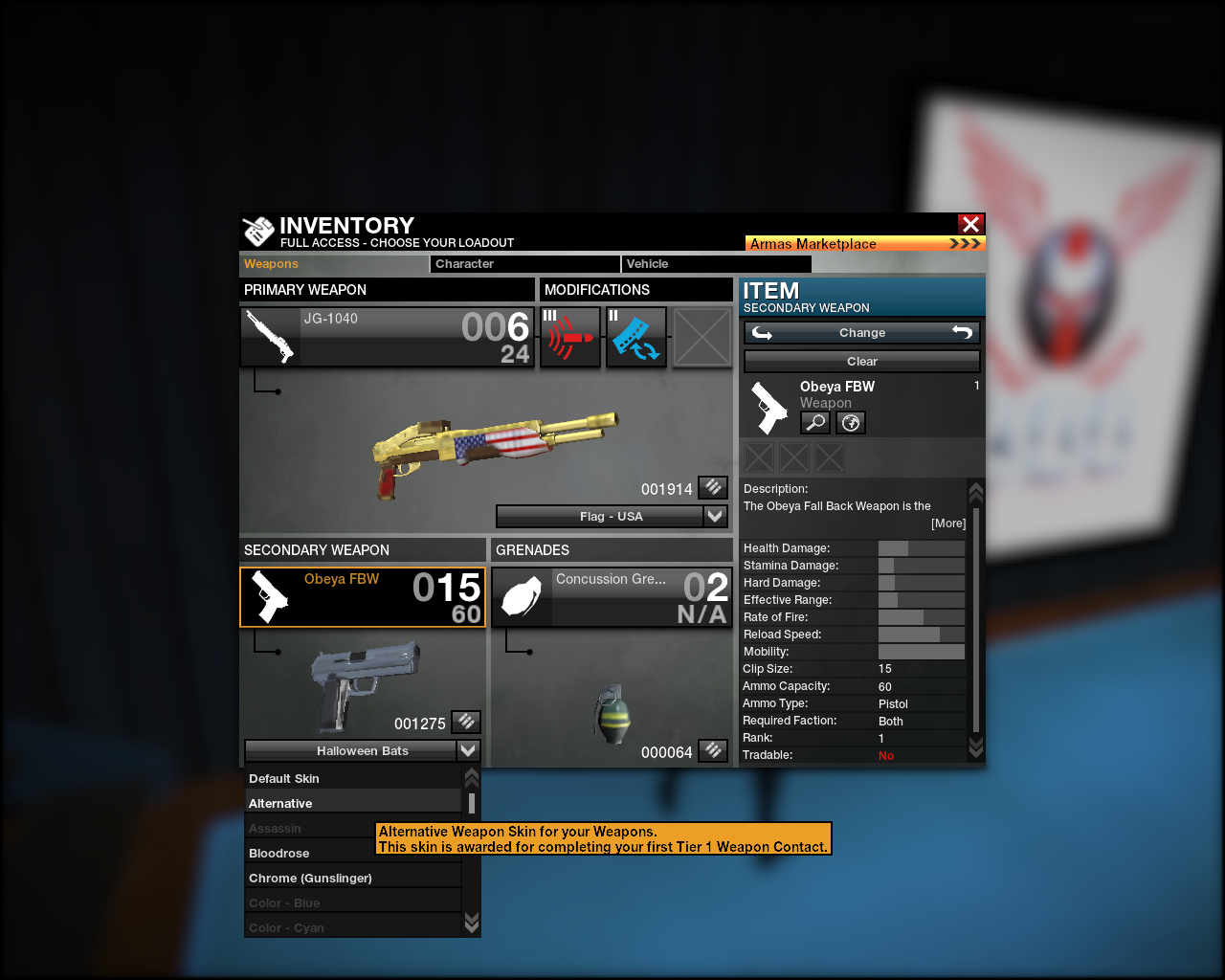Clear the secondary weapon item
Viewport: 1225px width, 980px height.
tap(861, 362)
